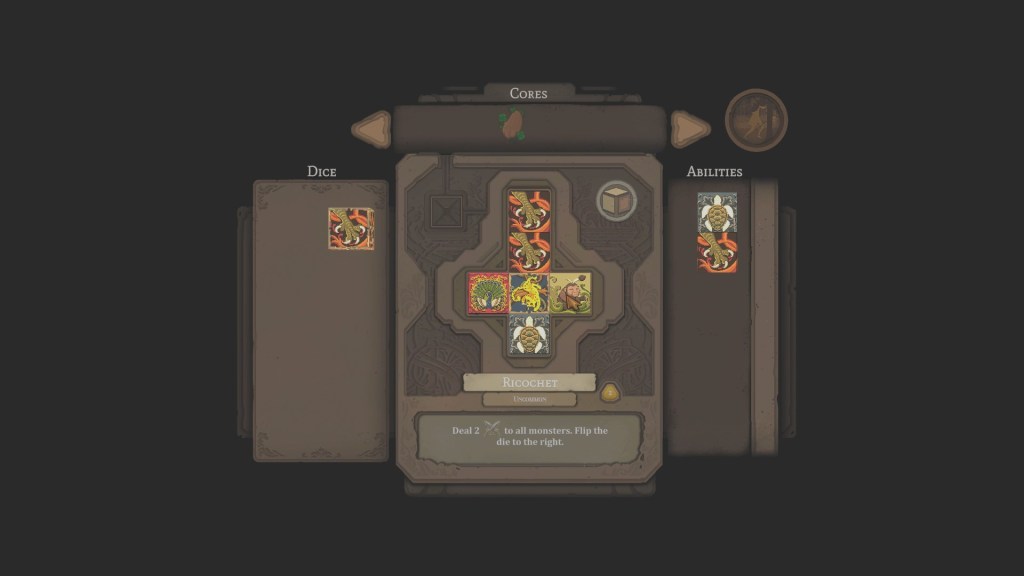1024x576 pixels.
Task: Select the turtle face on the die layout
Action: click(529, 334)
